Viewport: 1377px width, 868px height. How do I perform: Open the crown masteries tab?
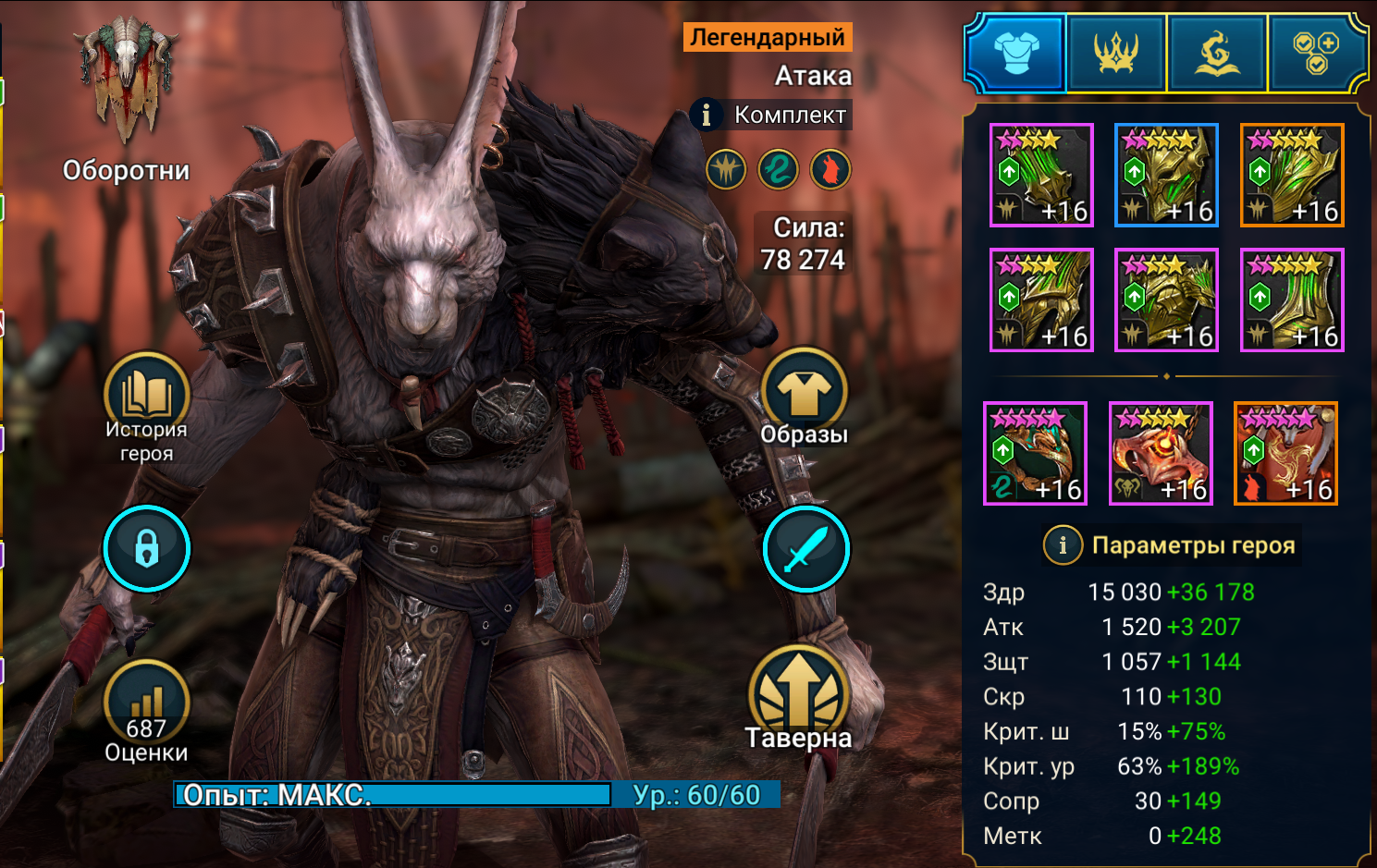[1116, 54]
